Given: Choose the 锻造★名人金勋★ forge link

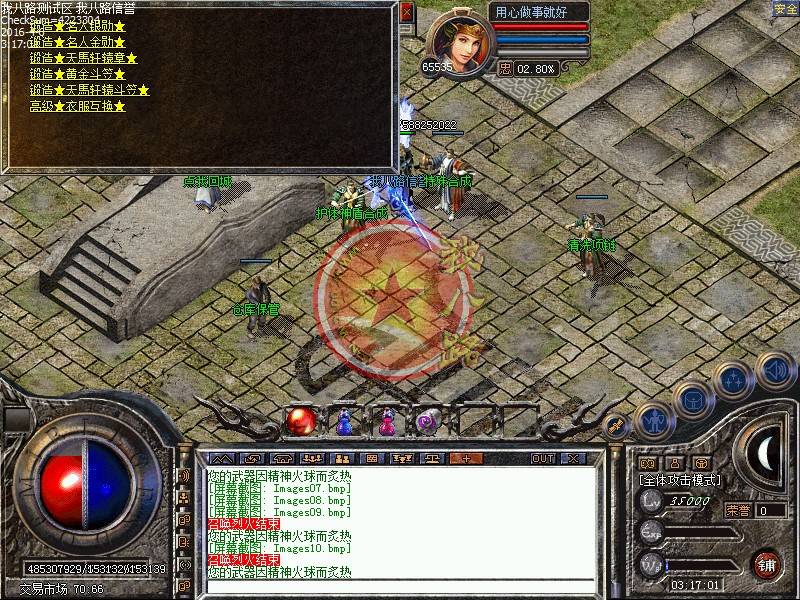Looking at the screenshot, I should click(78, 42).
